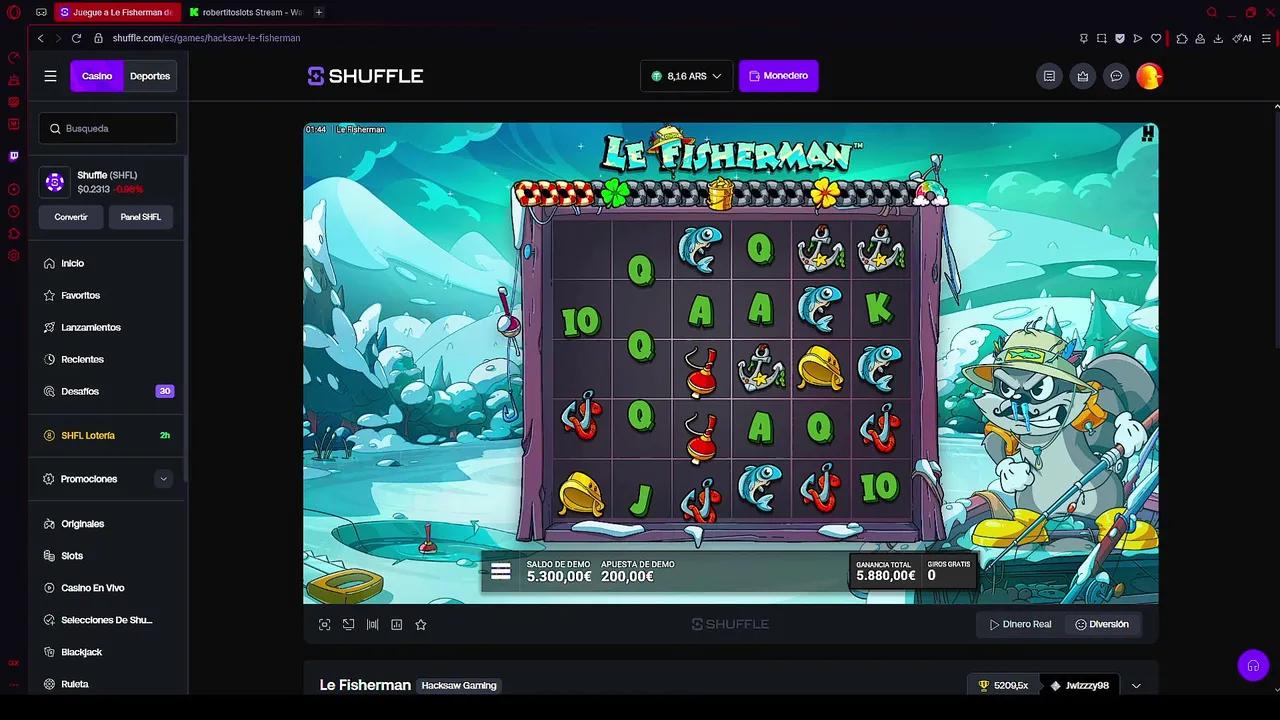Image resolution: width=1280 pixels, height=720 pixels.
Task: Open the game statistics icon
Action: pos(396,624)
